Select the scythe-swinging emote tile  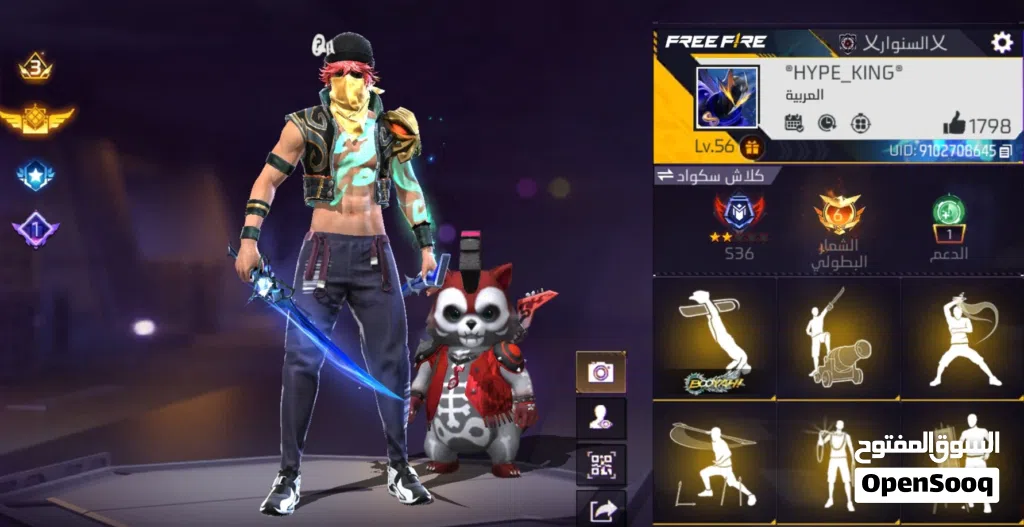pos(714,462)
